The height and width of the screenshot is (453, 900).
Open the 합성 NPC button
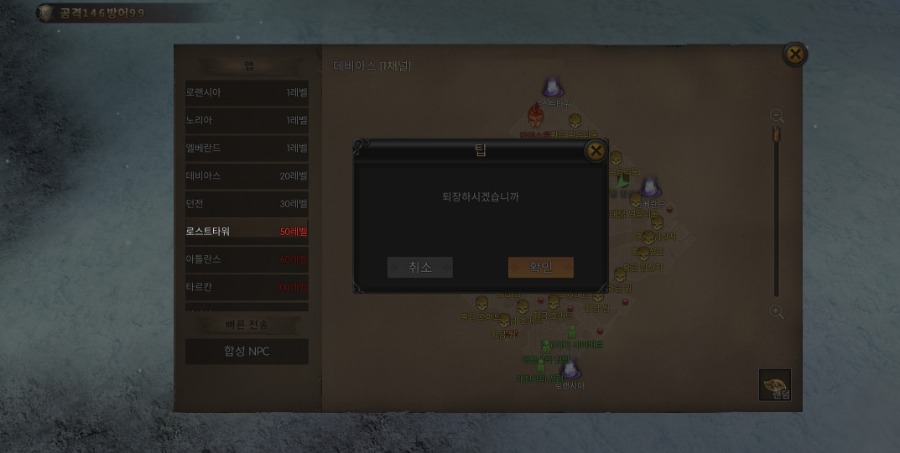pyautogui.click(x=246, y=351)
